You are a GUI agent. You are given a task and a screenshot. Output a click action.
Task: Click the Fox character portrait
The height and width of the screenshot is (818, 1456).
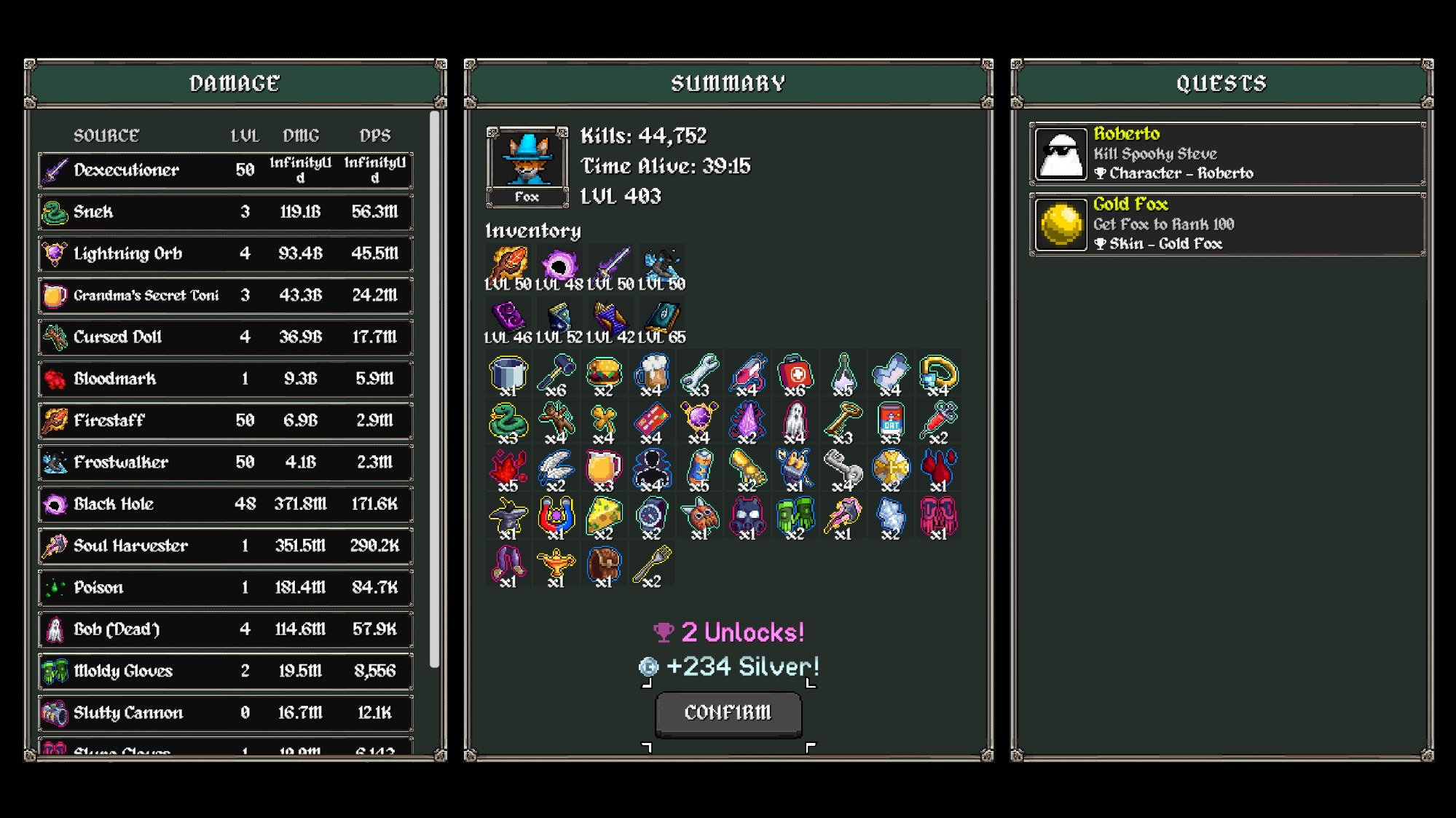(x=527, y=160)
